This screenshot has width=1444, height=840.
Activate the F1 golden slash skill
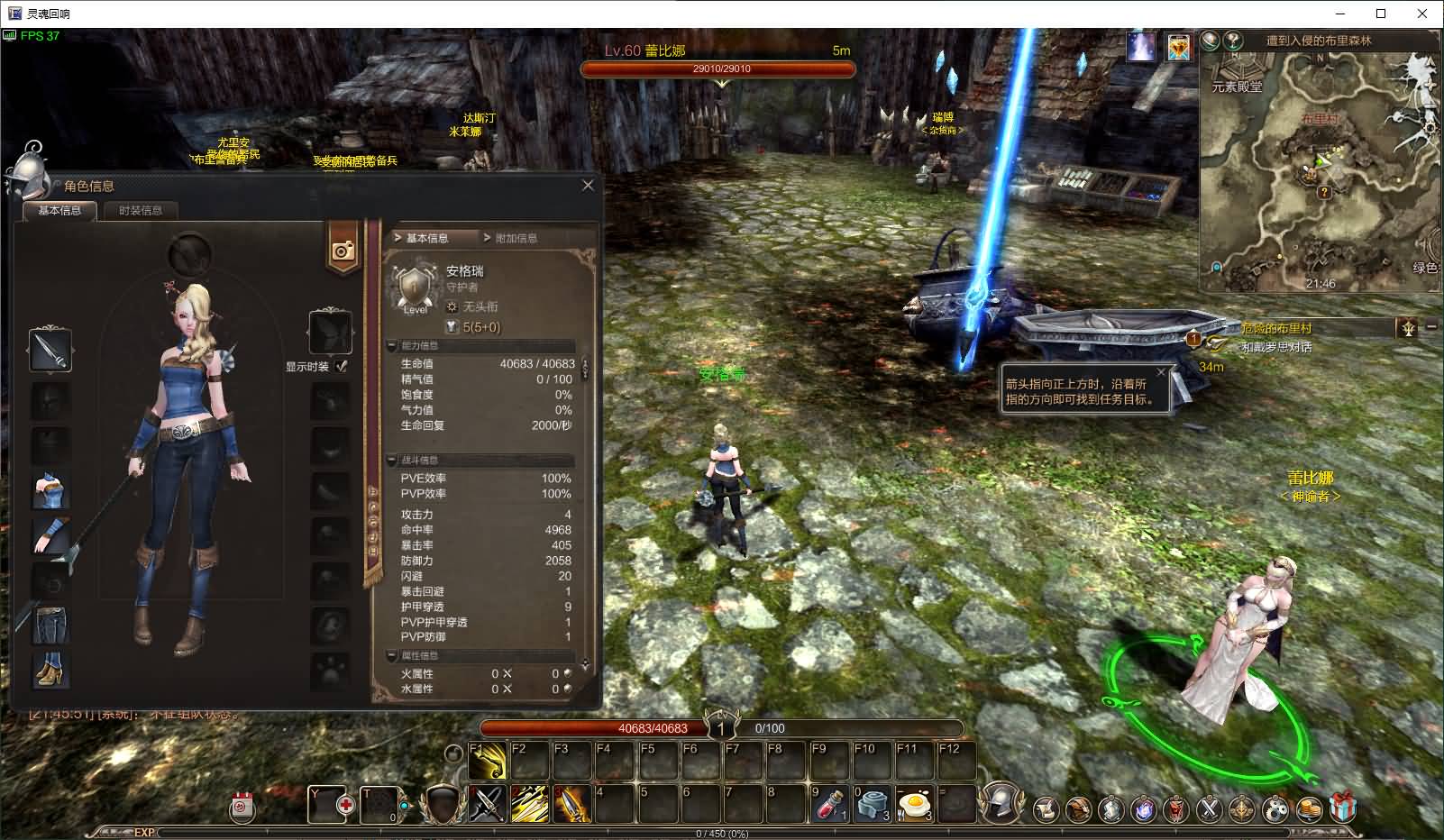(488, 762)
